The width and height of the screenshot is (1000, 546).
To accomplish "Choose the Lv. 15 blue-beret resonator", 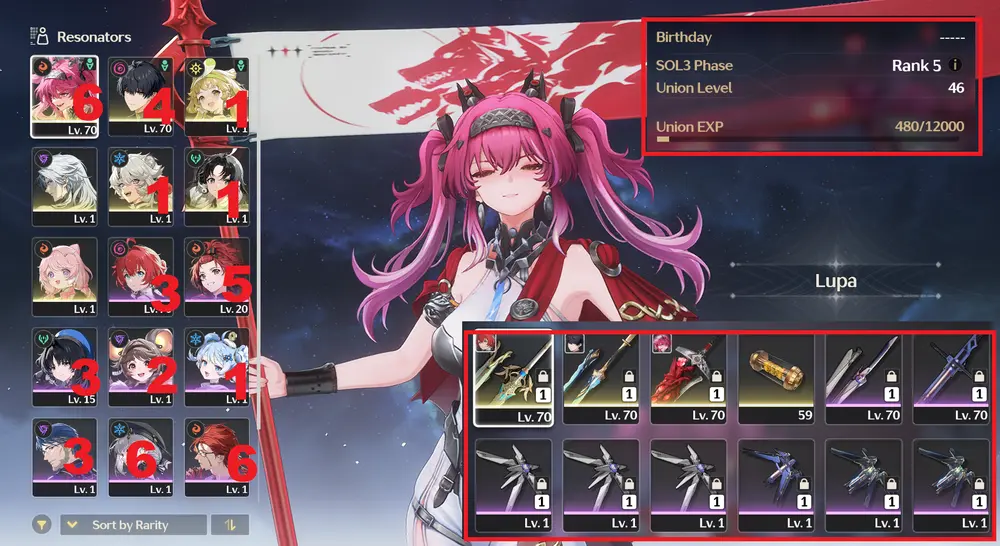I will tap(65, 361).
